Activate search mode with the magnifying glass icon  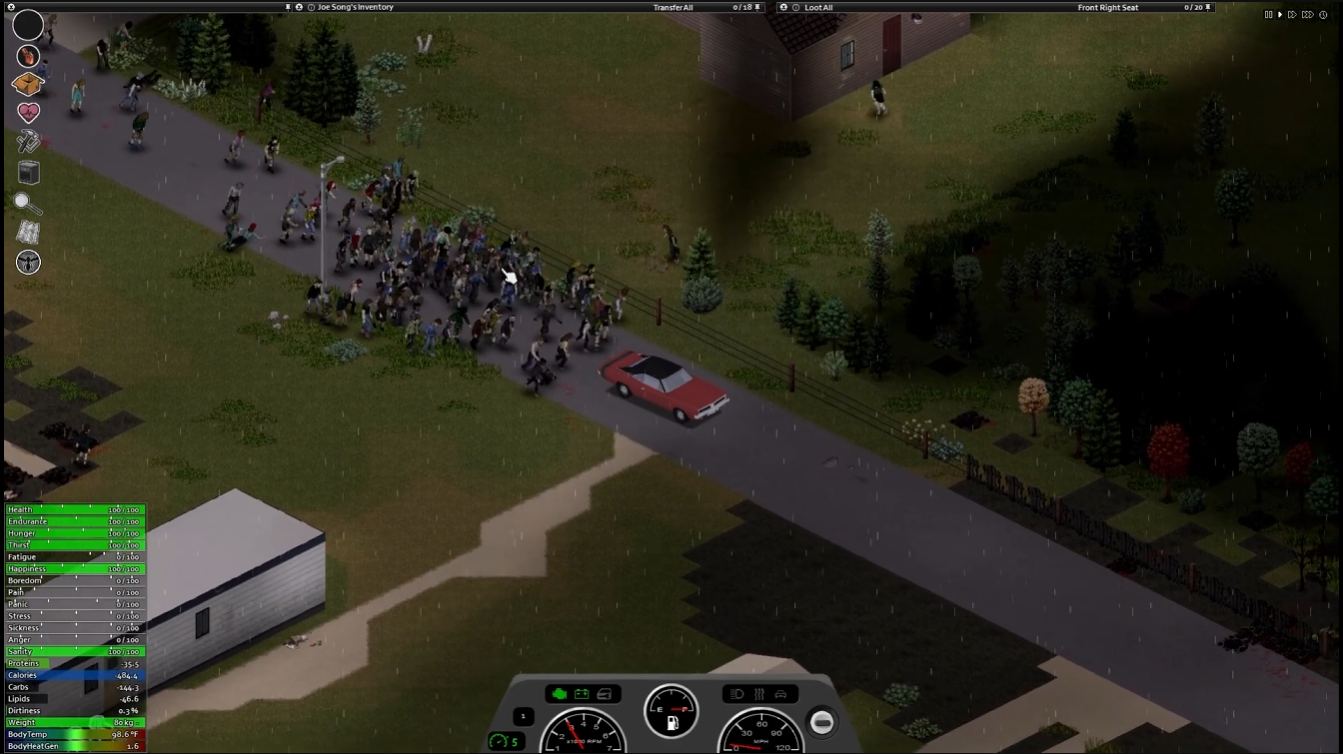28,203
